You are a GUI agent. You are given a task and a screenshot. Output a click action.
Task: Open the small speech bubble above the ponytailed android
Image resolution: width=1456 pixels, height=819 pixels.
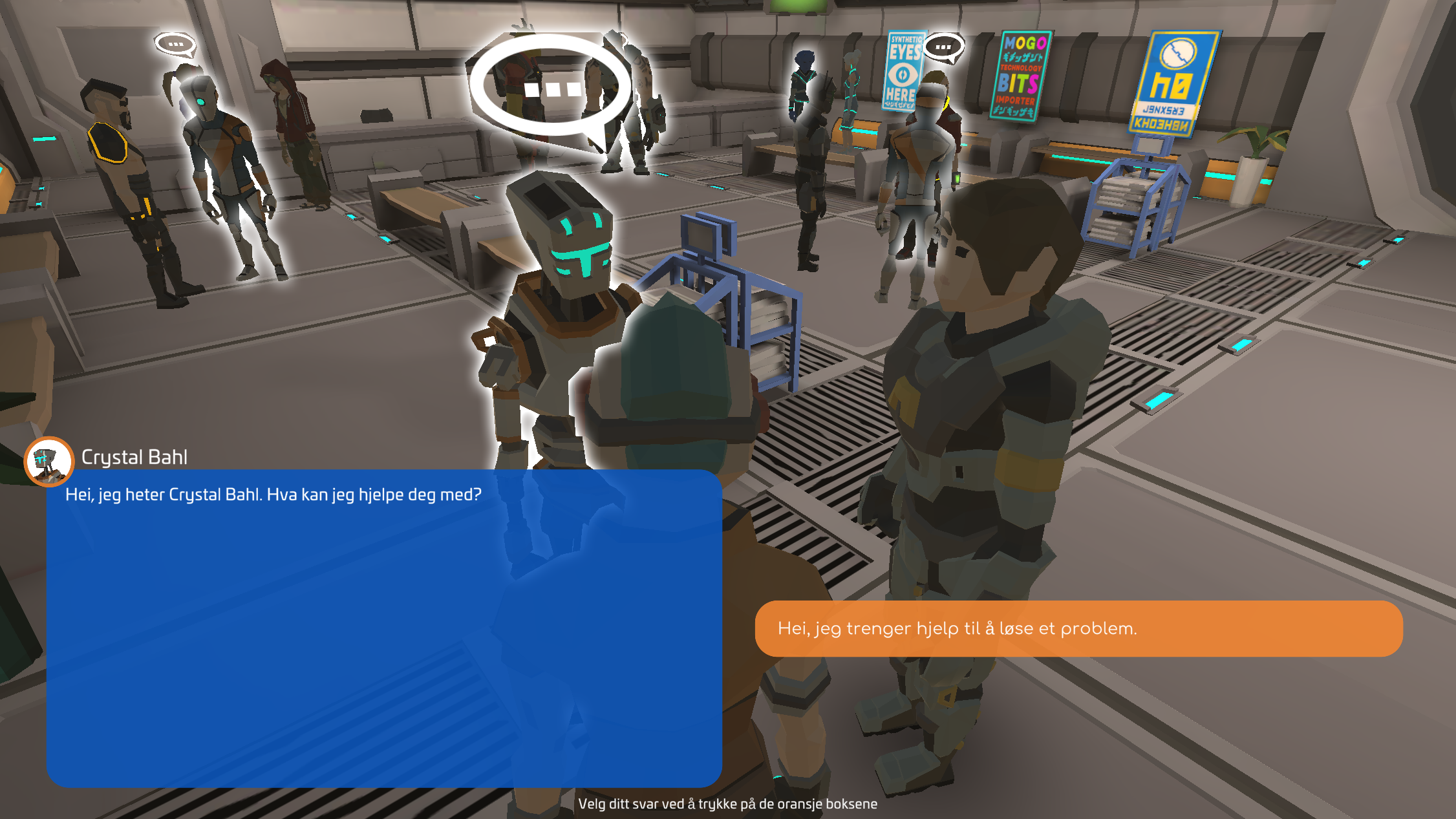click(175, 45)
